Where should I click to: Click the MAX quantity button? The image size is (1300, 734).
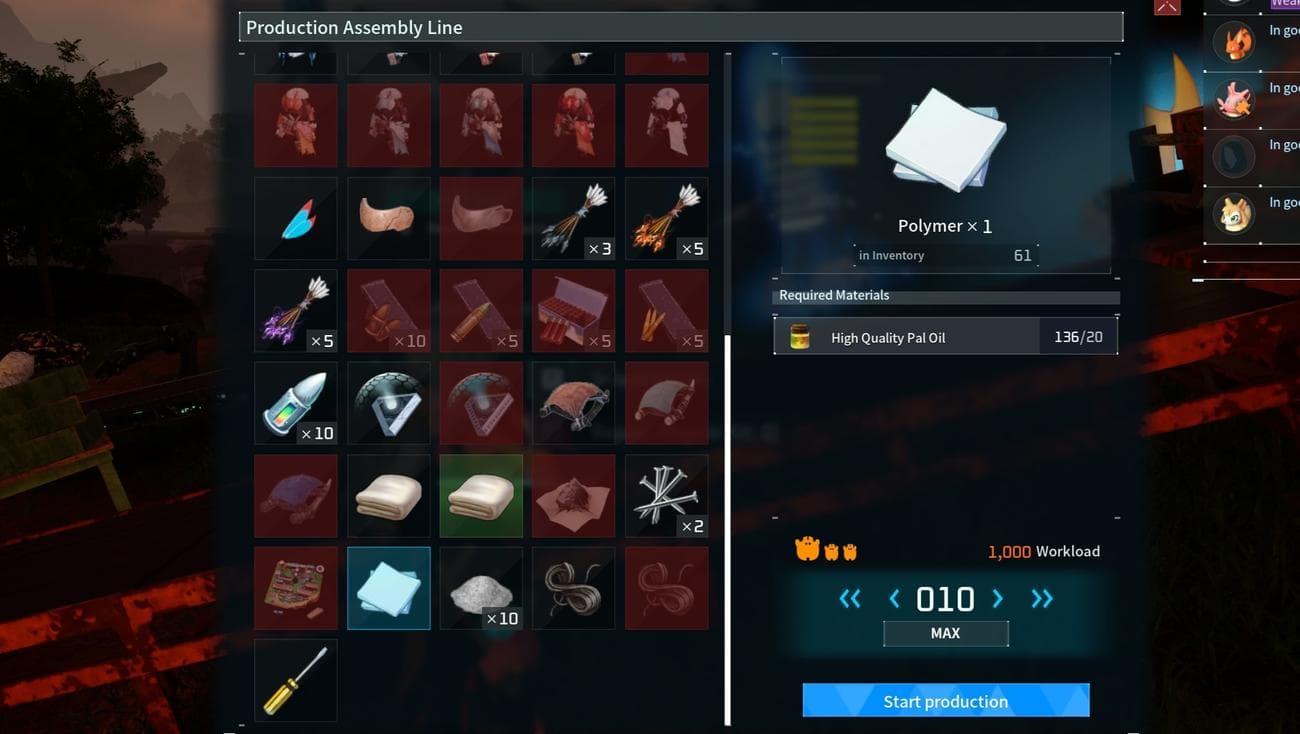945,633
